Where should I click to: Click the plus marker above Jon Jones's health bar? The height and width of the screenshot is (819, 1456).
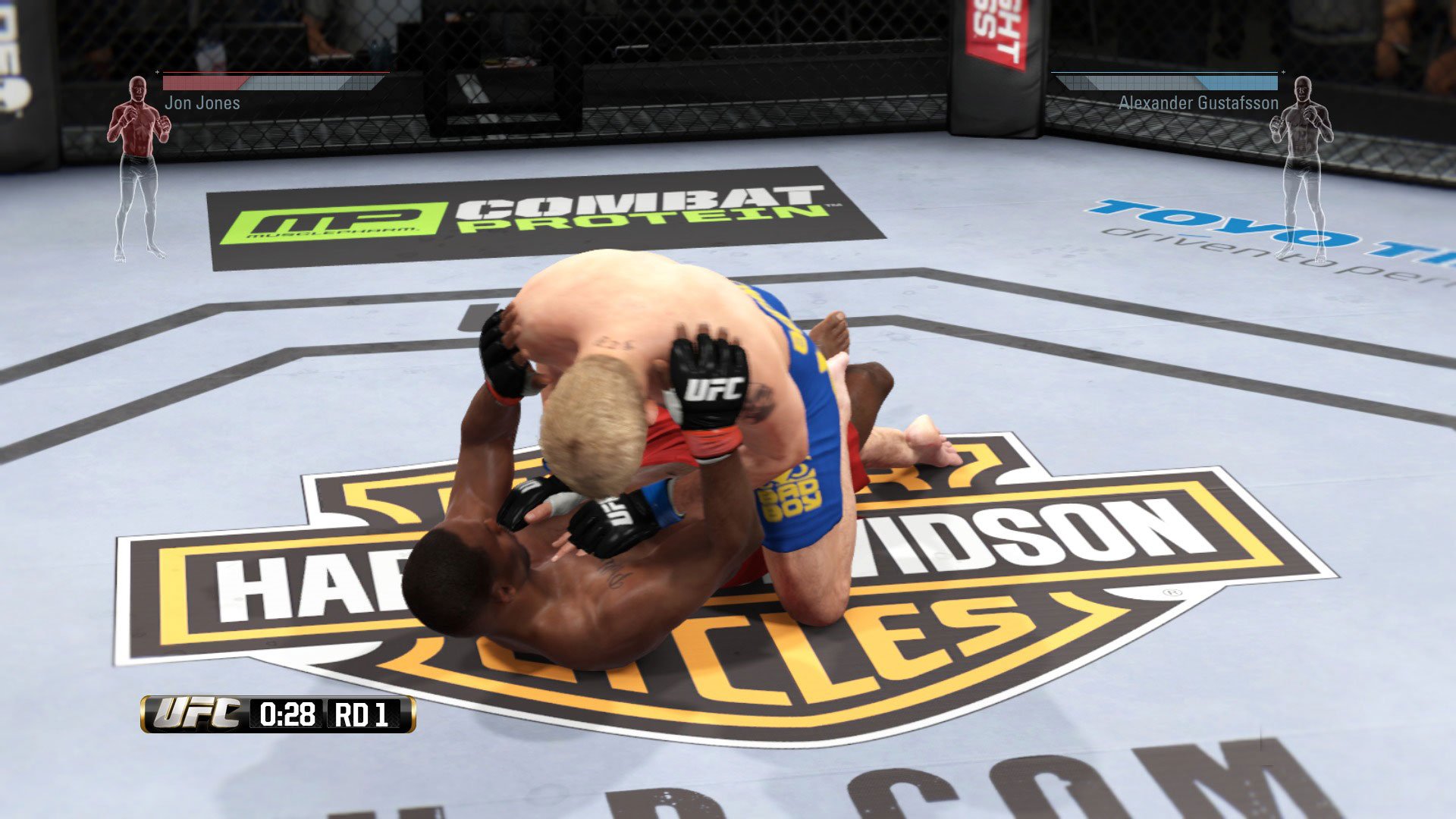pos(158,74)
